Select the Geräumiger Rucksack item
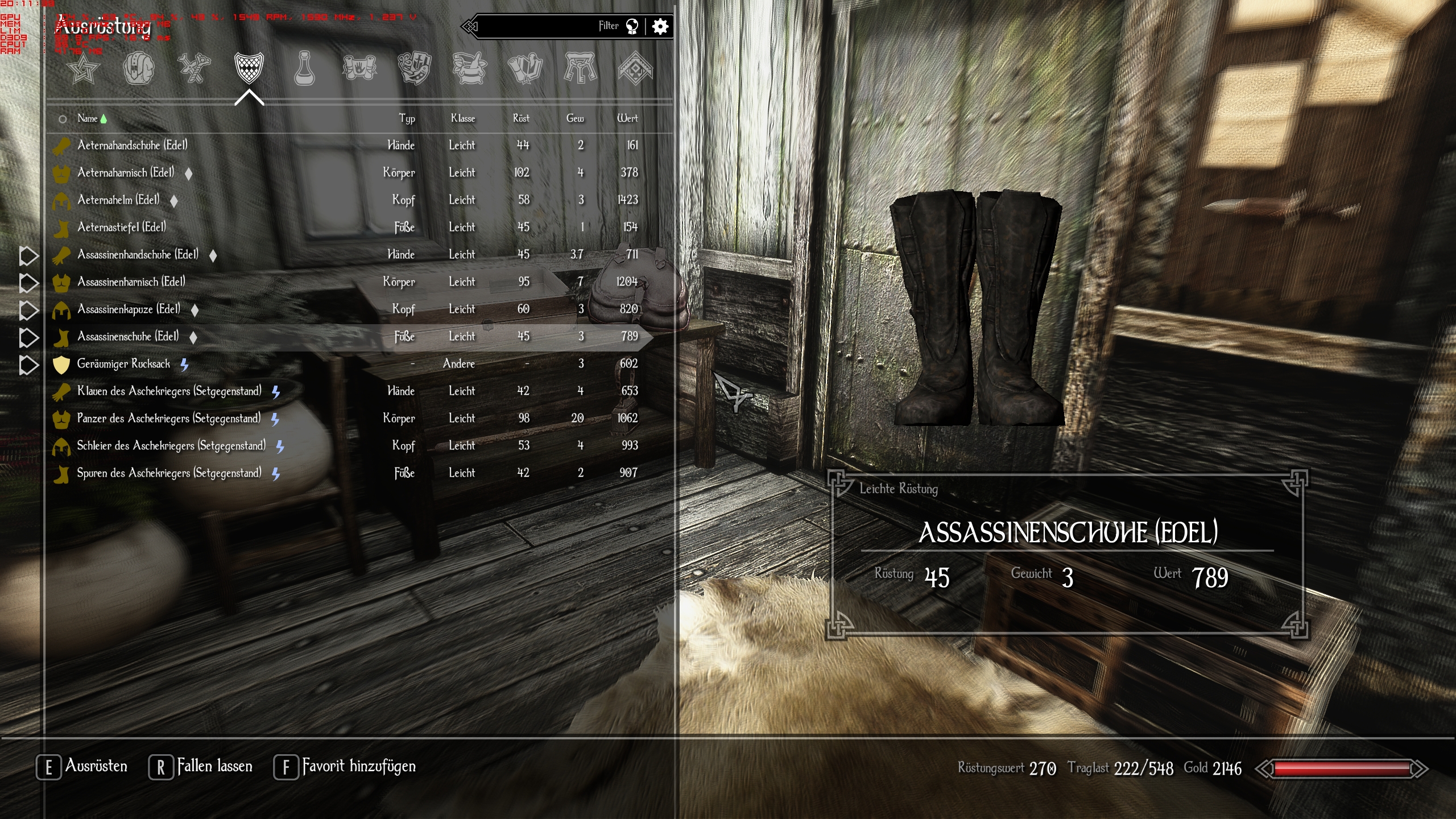The height and width of the screenshot is (819, 1456). tap(123, 364)
